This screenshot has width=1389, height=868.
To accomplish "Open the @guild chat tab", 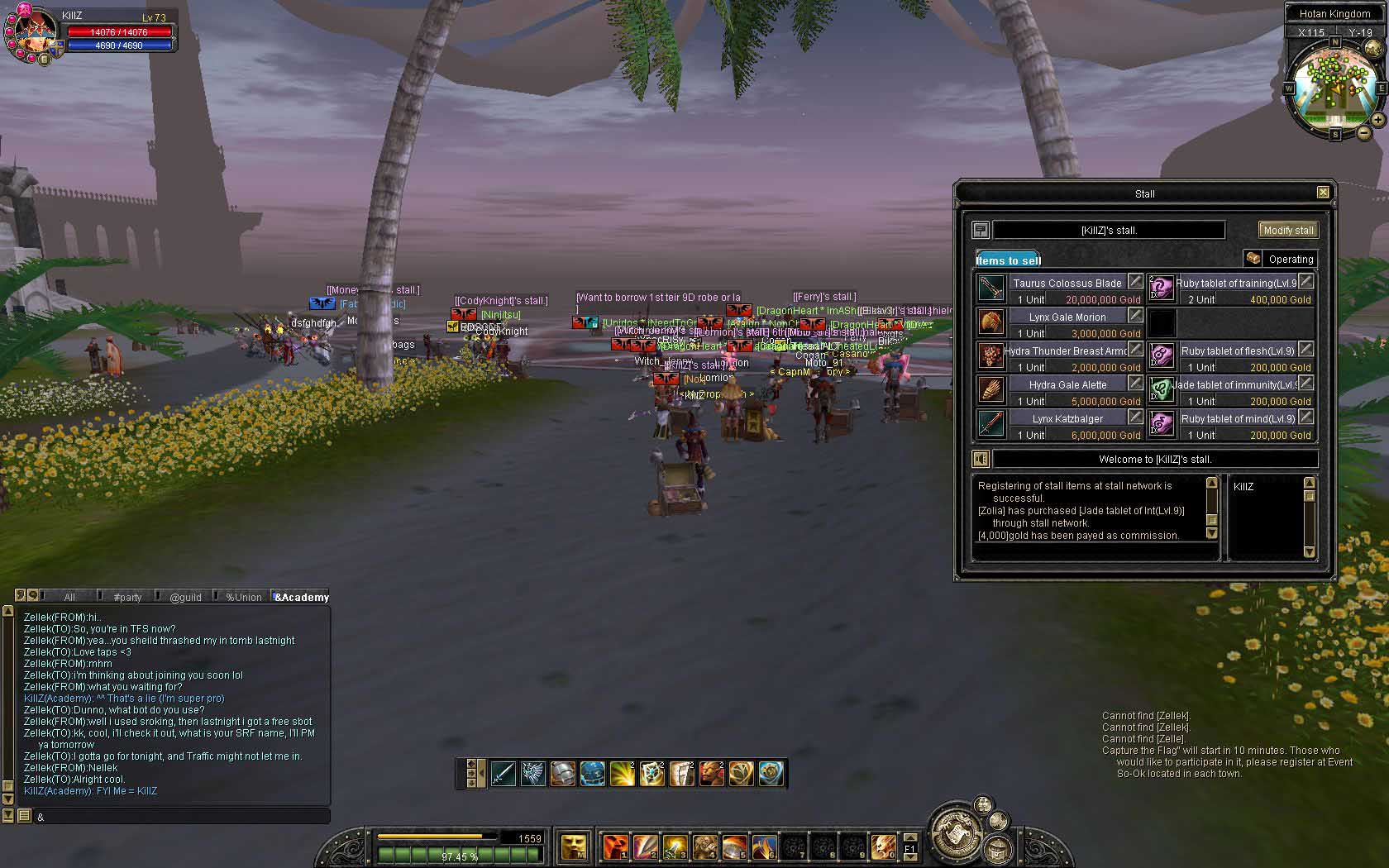I will (x=185, y=597).
